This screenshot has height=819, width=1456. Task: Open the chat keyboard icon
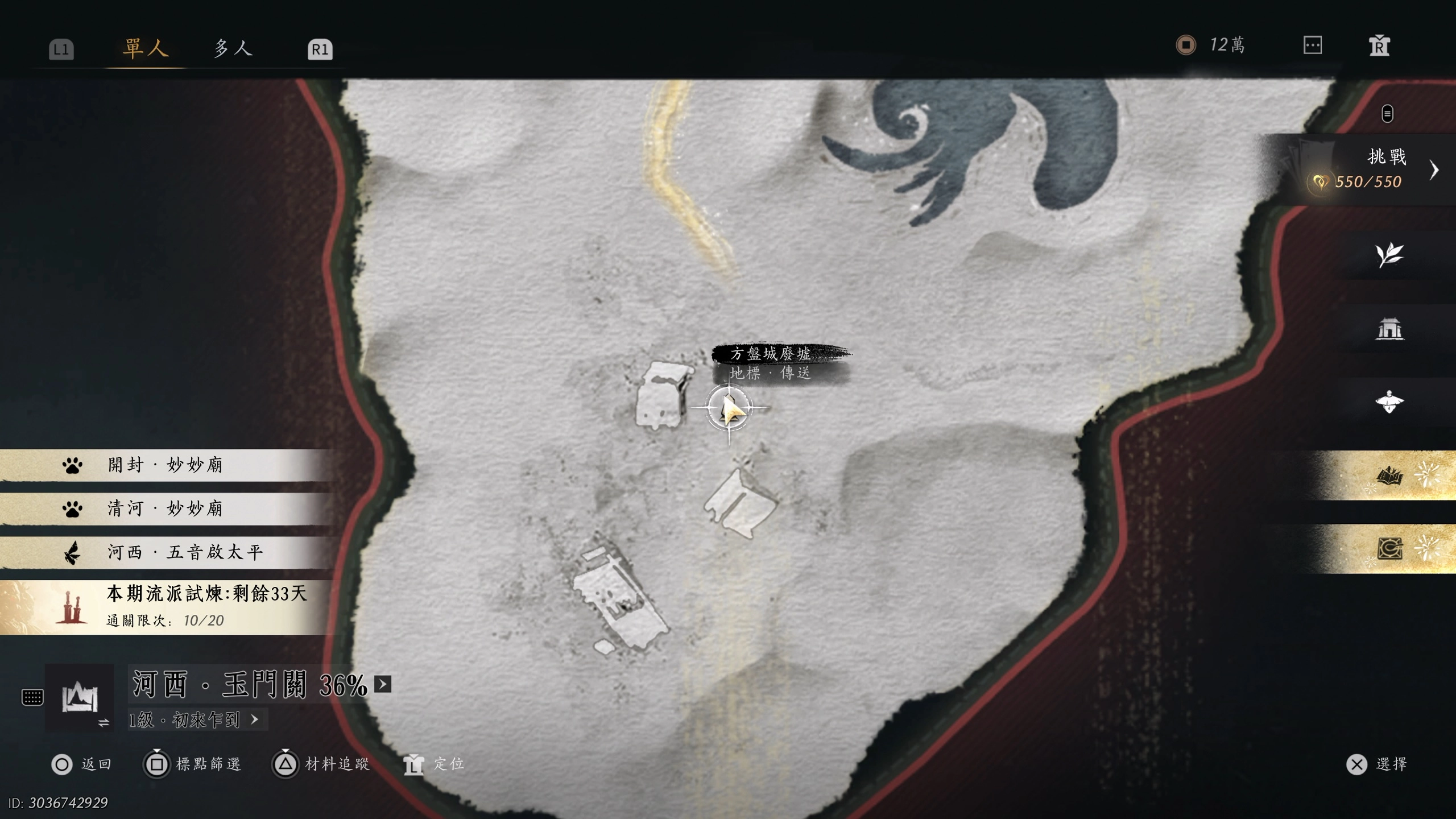(32, 697)
